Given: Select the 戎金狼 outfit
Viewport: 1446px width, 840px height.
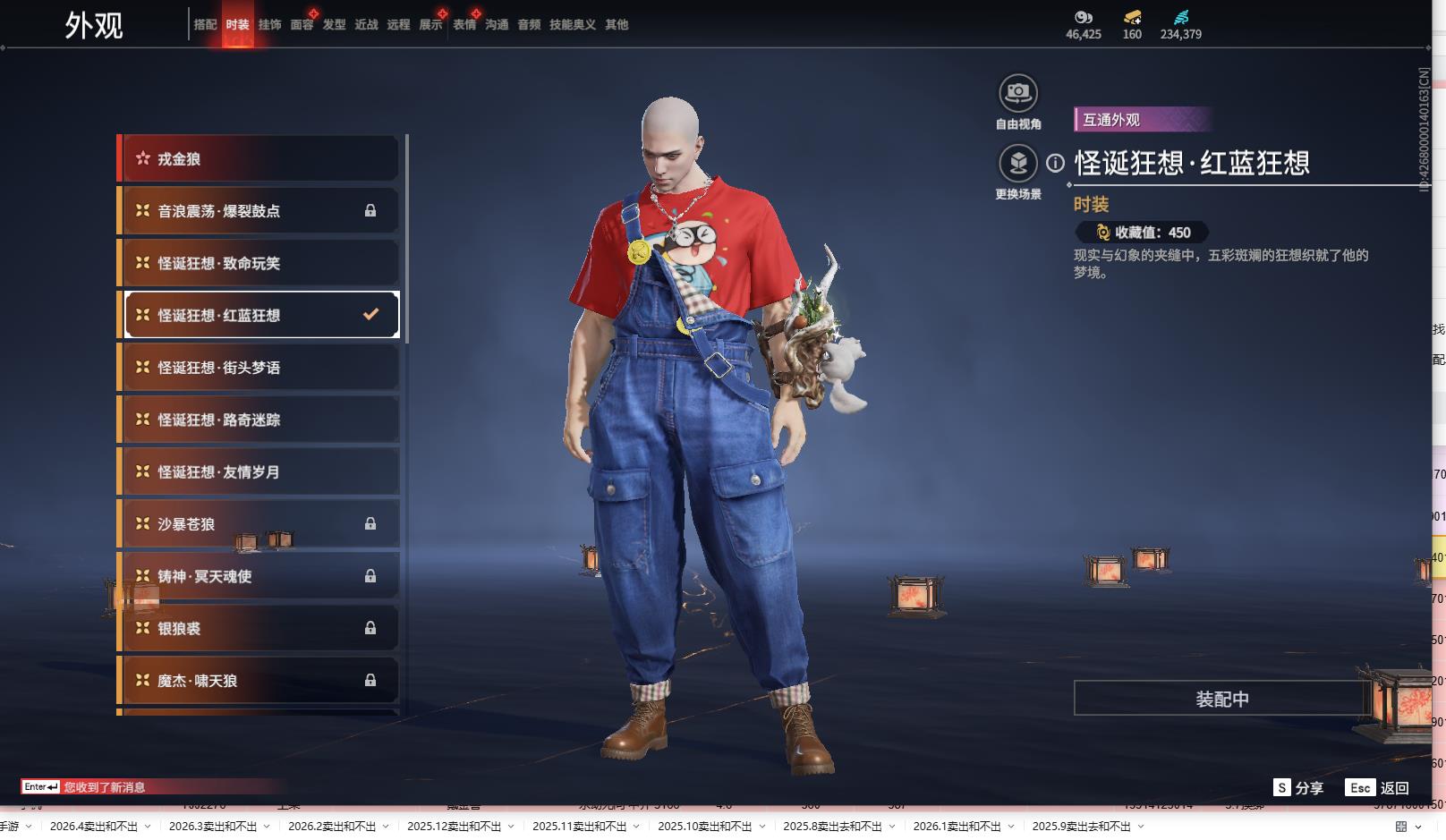Looking at the screenshot, I should click(x=259, y=159).
